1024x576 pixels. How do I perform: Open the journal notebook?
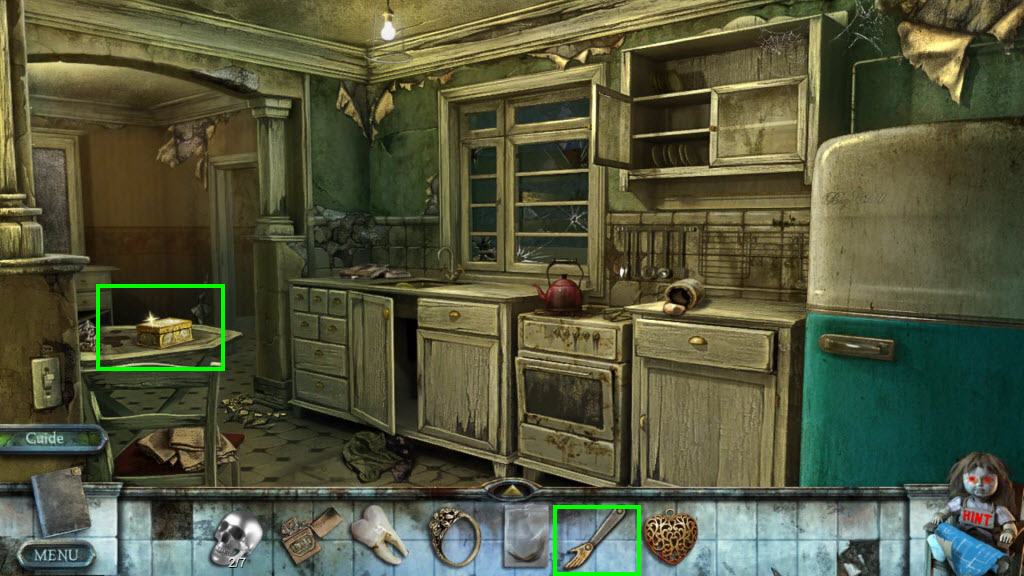click(61, 500)
